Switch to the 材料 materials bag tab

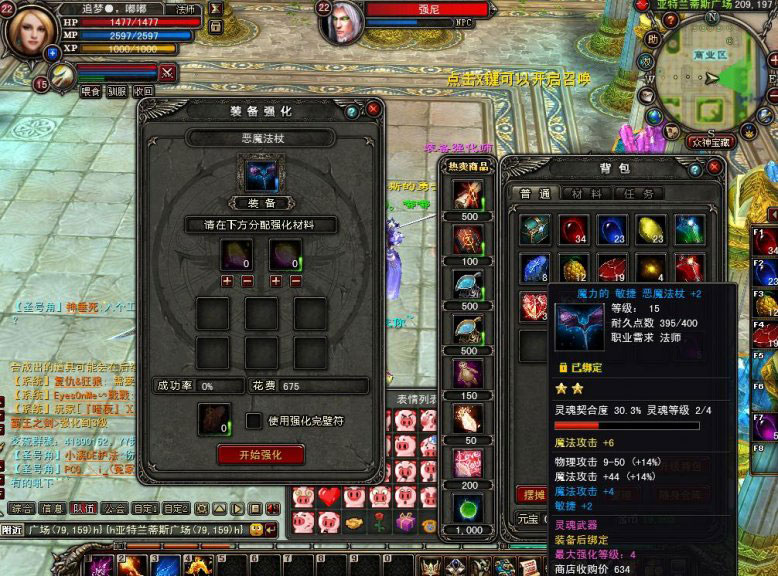point(587,194)
